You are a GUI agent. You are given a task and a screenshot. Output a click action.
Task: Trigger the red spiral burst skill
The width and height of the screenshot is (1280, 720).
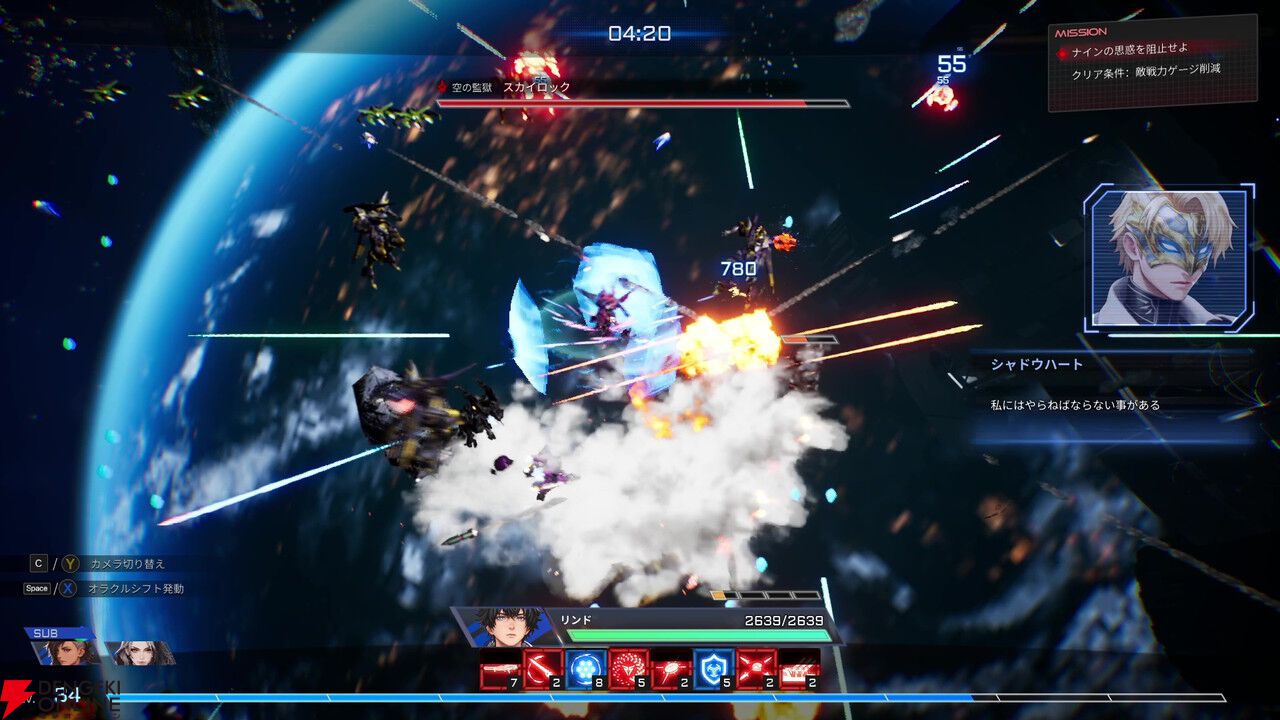click(x=628, y=669)
